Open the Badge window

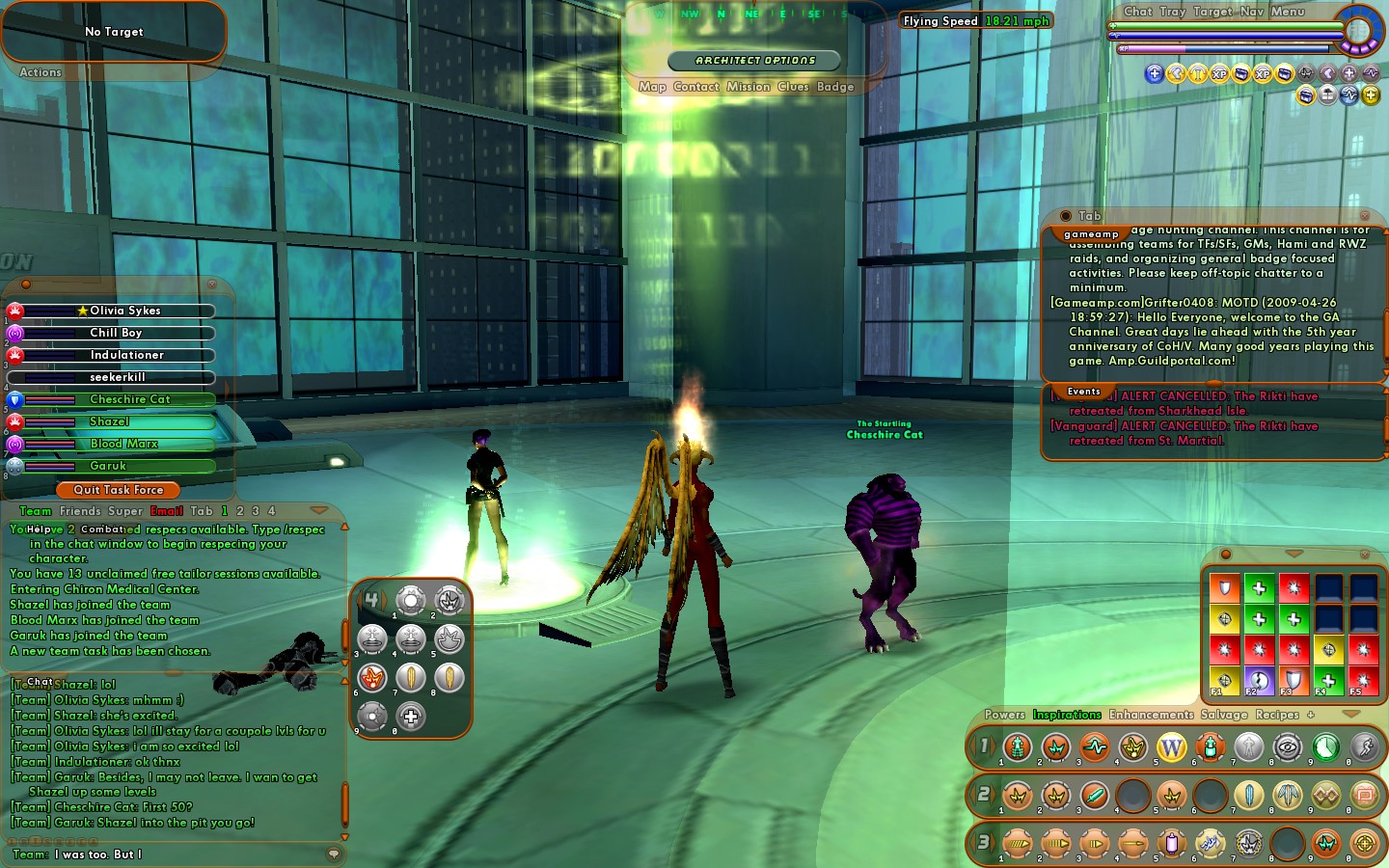(x=835, y=87)
